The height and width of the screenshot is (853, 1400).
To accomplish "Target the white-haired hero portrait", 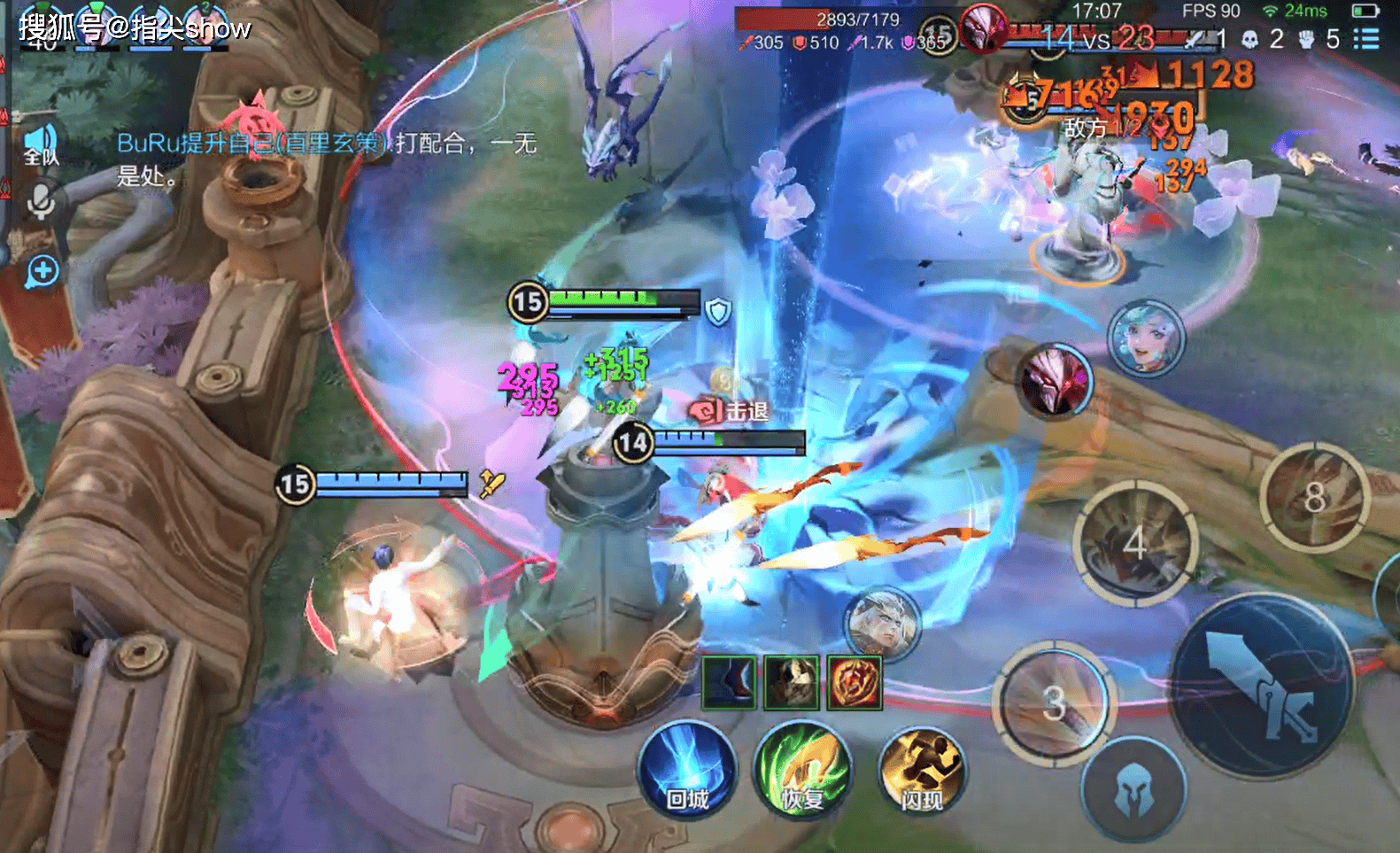I will (882, 624).
